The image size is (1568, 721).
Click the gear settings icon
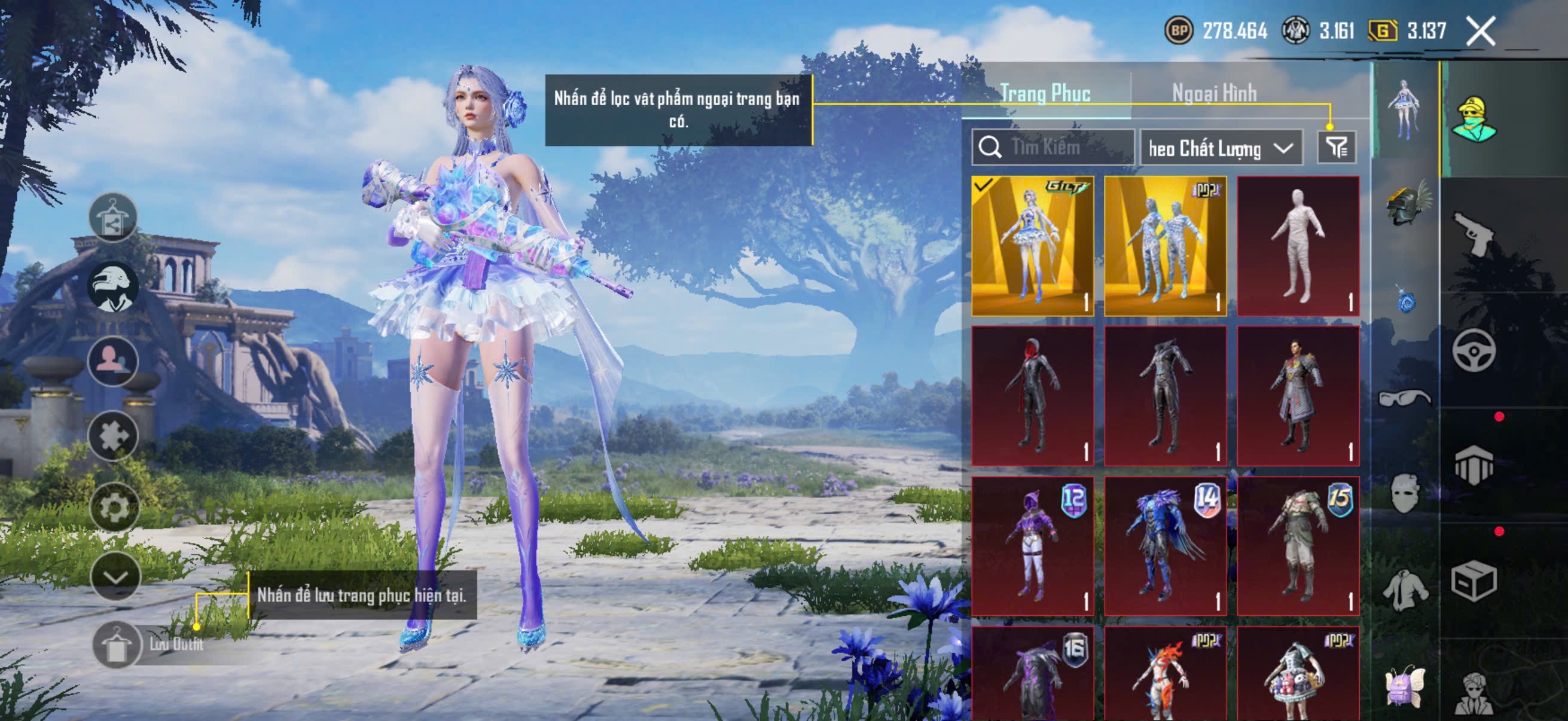pyautogui.click(x=114, y=507)
